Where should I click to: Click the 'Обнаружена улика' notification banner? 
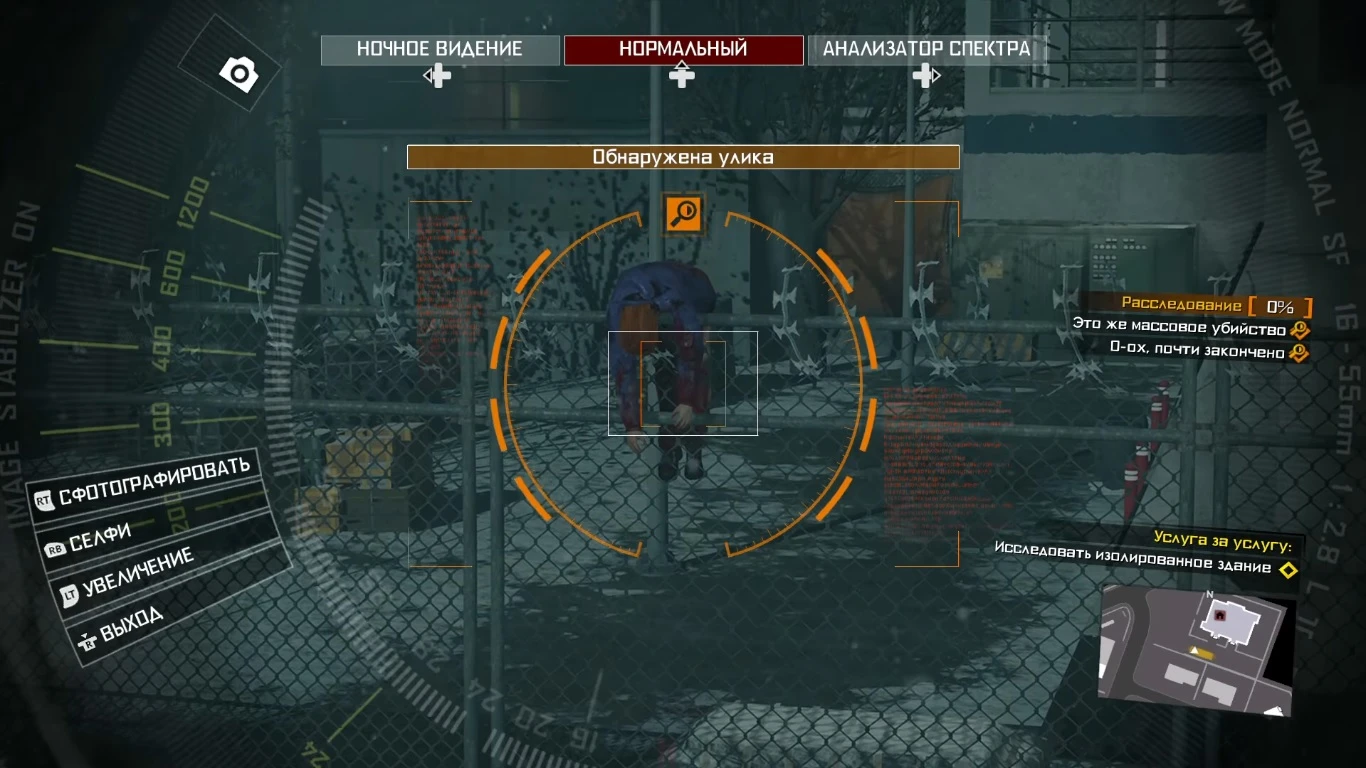(x=682, y=156)
